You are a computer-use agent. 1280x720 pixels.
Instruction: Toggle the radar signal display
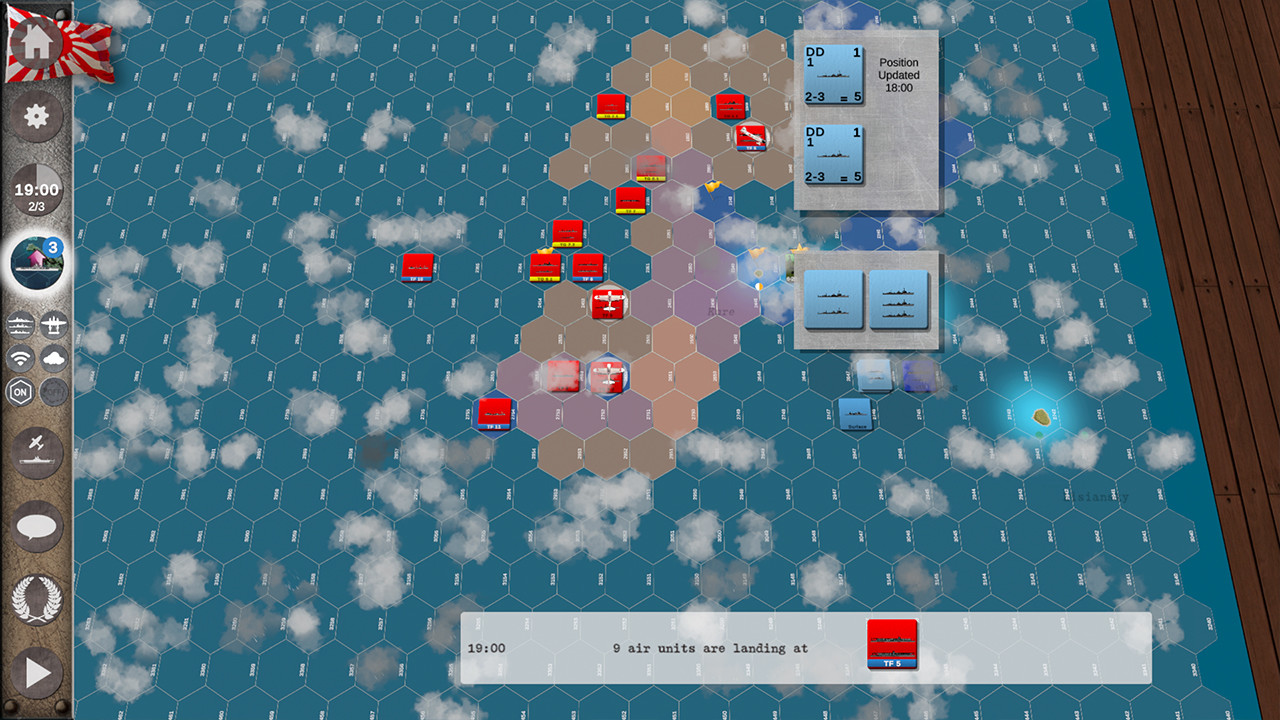pos(20,360)
